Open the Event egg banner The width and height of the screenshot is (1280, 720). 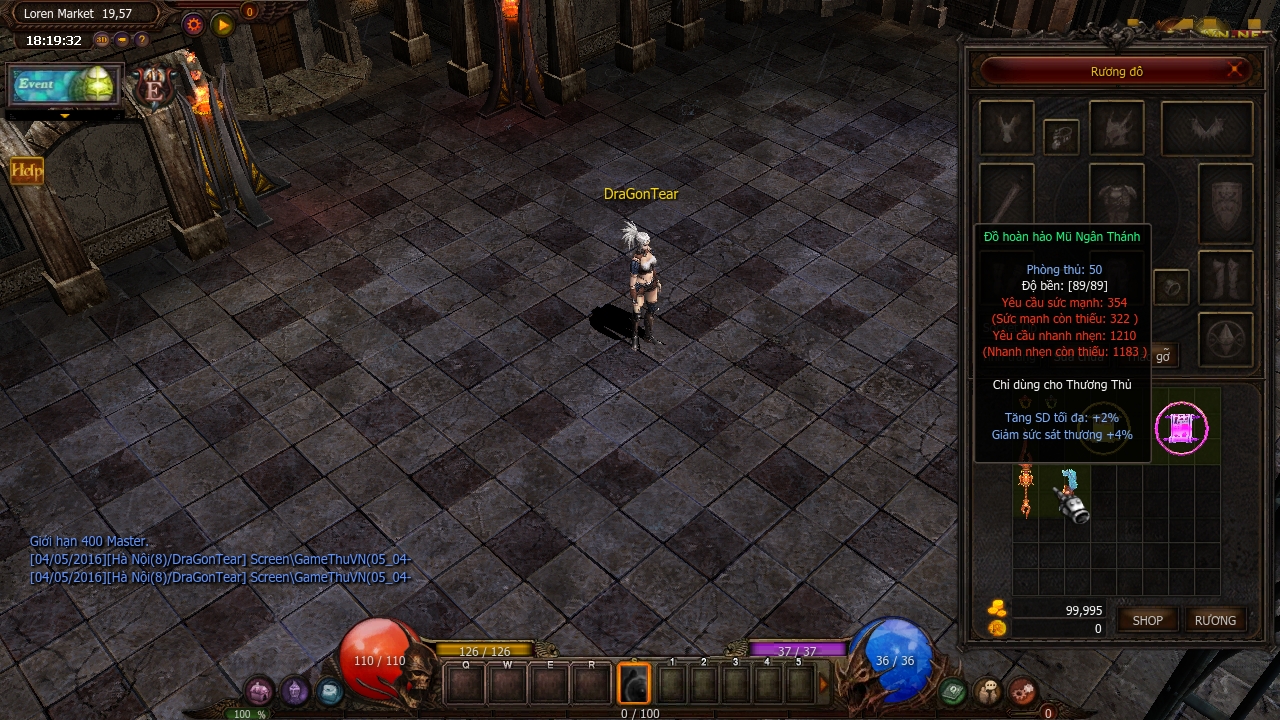65,86
